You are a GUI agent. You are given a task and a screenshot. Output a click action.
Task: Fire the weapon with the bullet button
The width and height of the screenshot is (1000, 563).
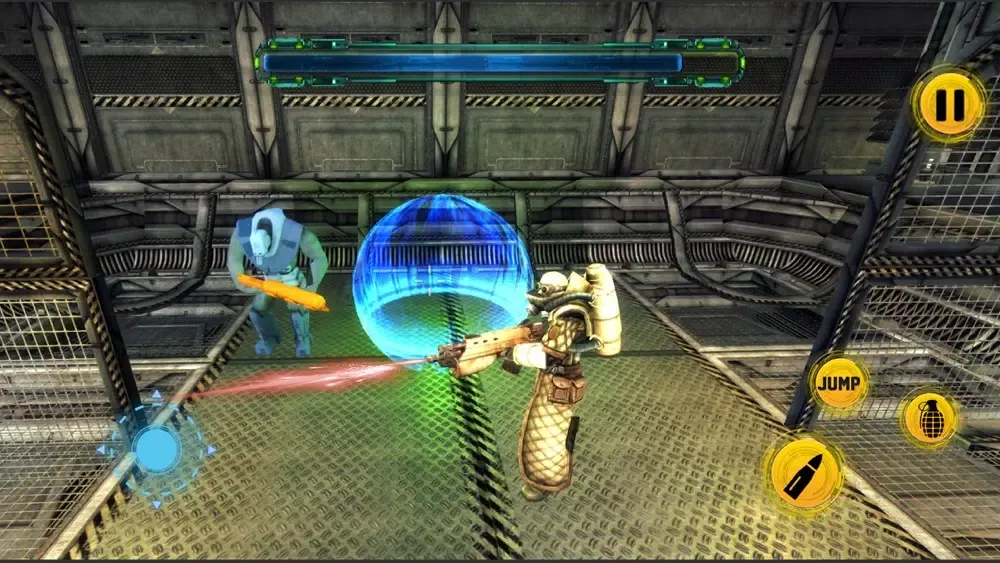coord(803,472)
